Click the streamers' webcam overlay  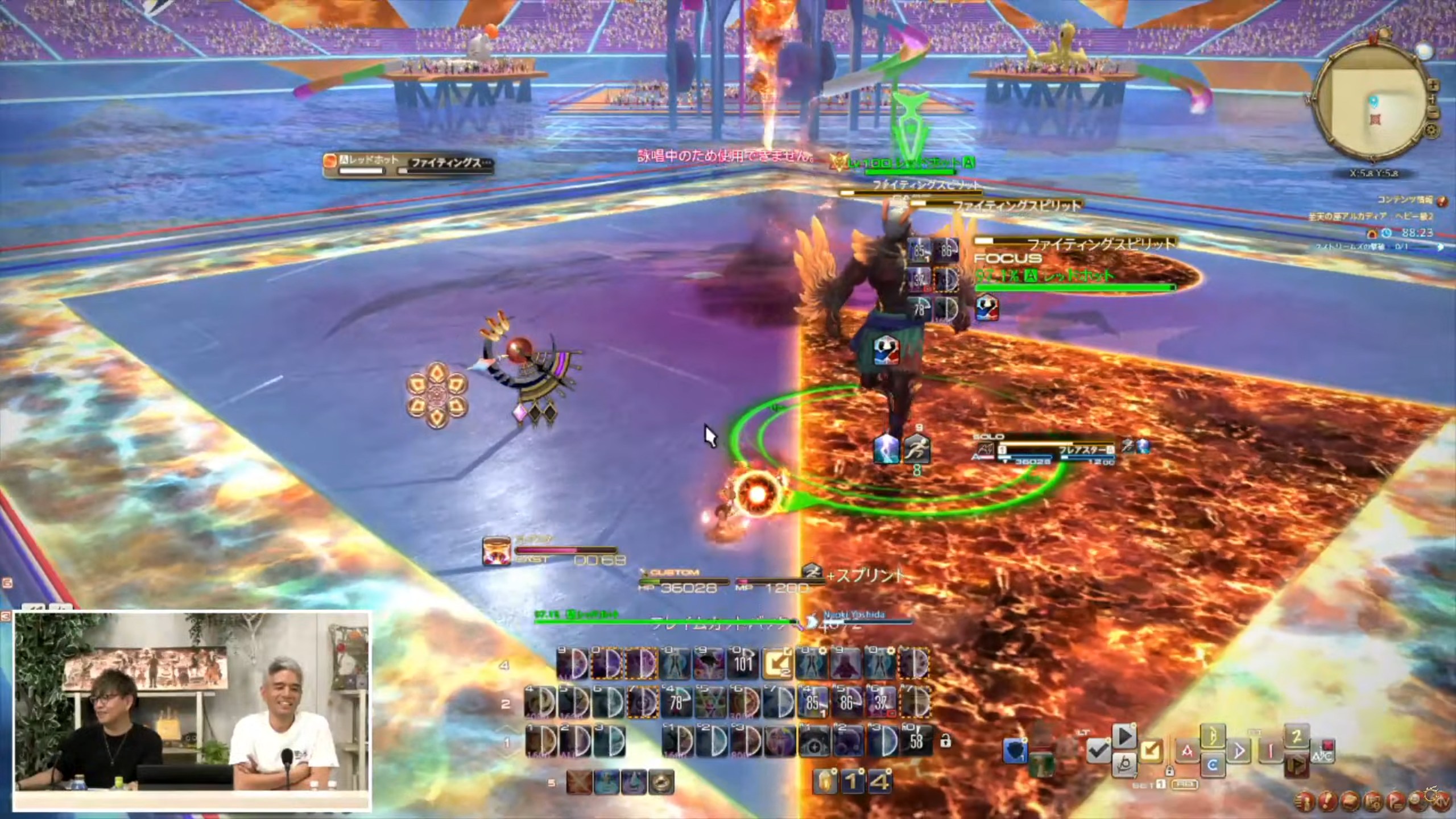pyautogui.click(x=192, y=711)
